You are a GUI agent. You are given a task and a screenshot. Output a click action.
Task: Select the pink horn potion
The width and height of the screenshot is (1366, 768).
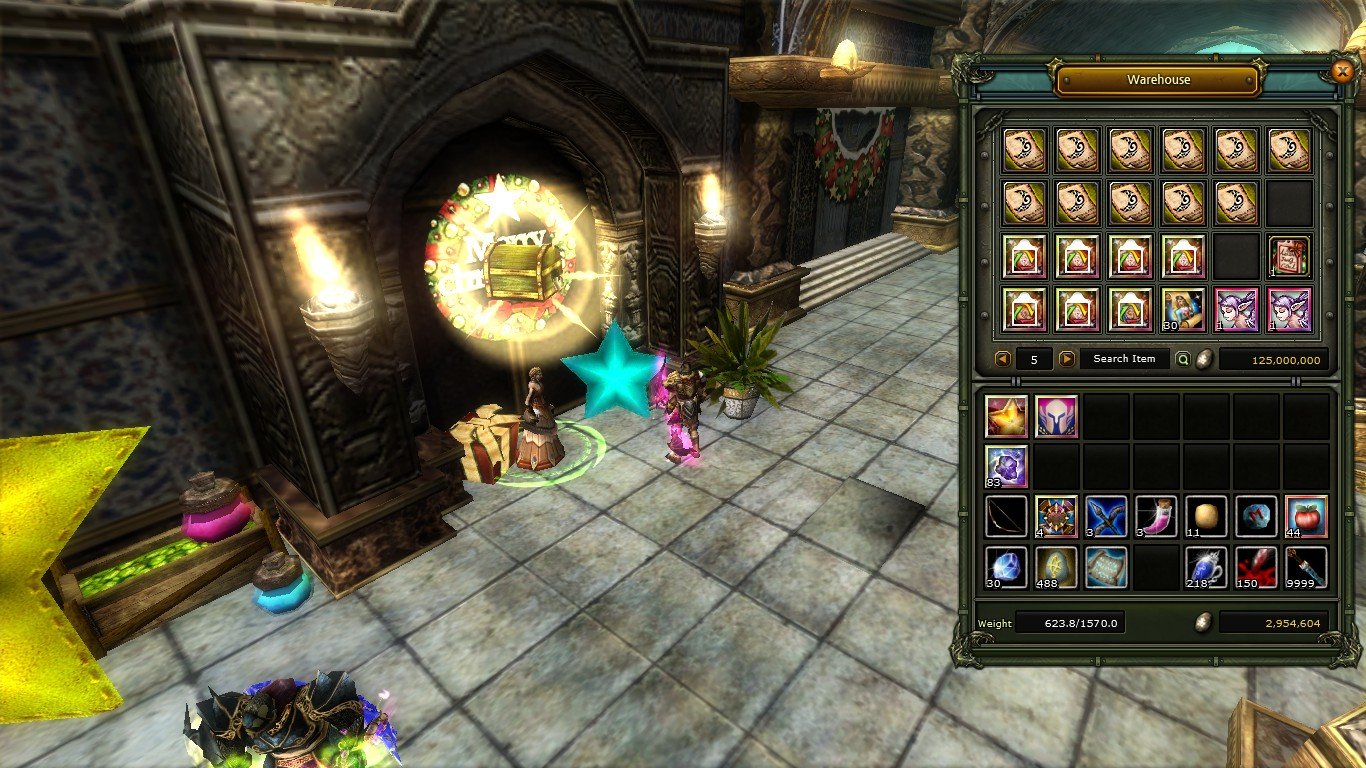[1156, 516]
